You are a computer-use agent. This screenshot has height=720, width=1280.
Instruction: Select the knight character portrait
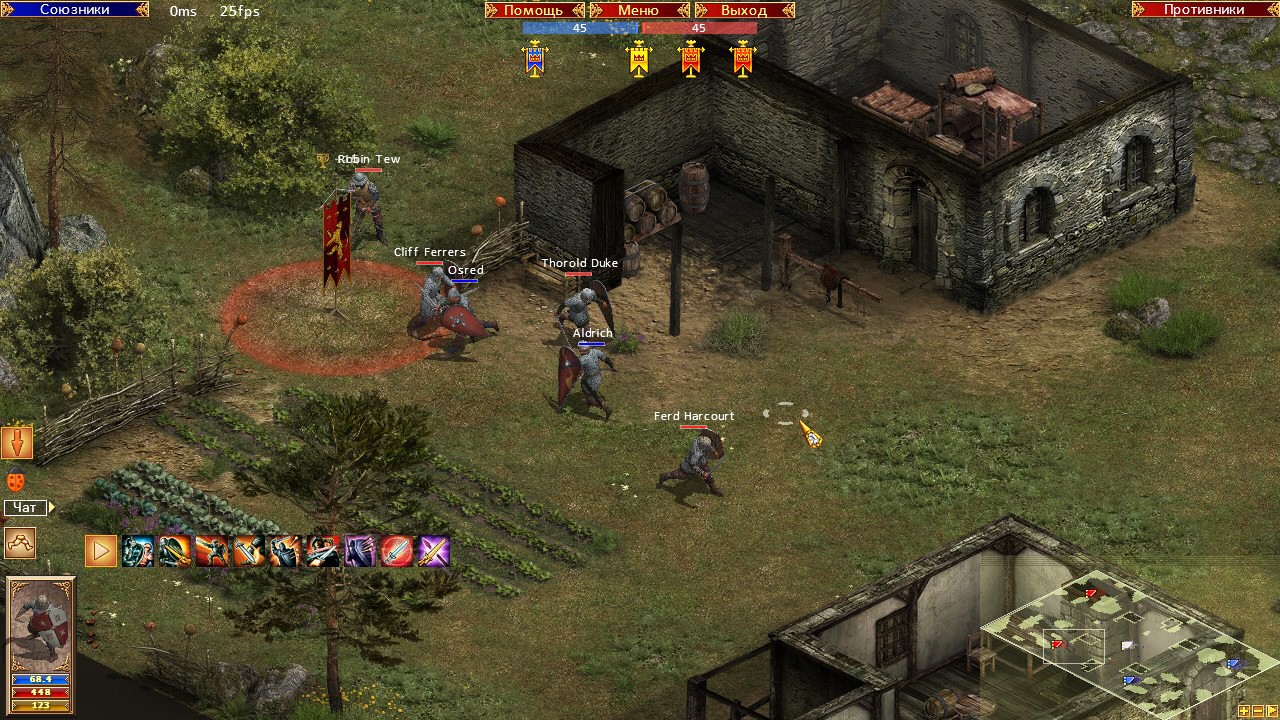click(x=41, y=625)
